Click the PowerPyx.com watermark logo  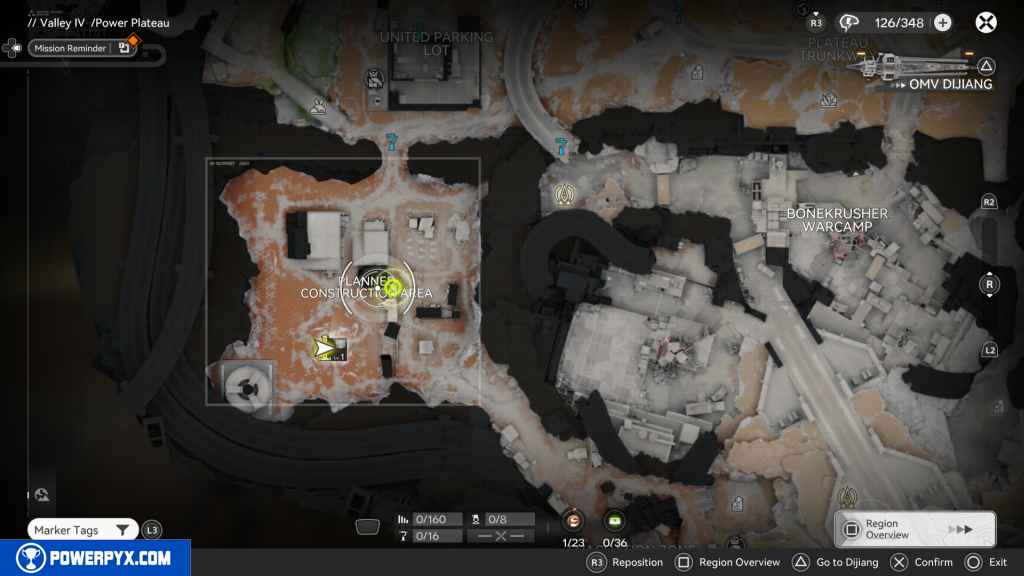click(x=95, y=558)
